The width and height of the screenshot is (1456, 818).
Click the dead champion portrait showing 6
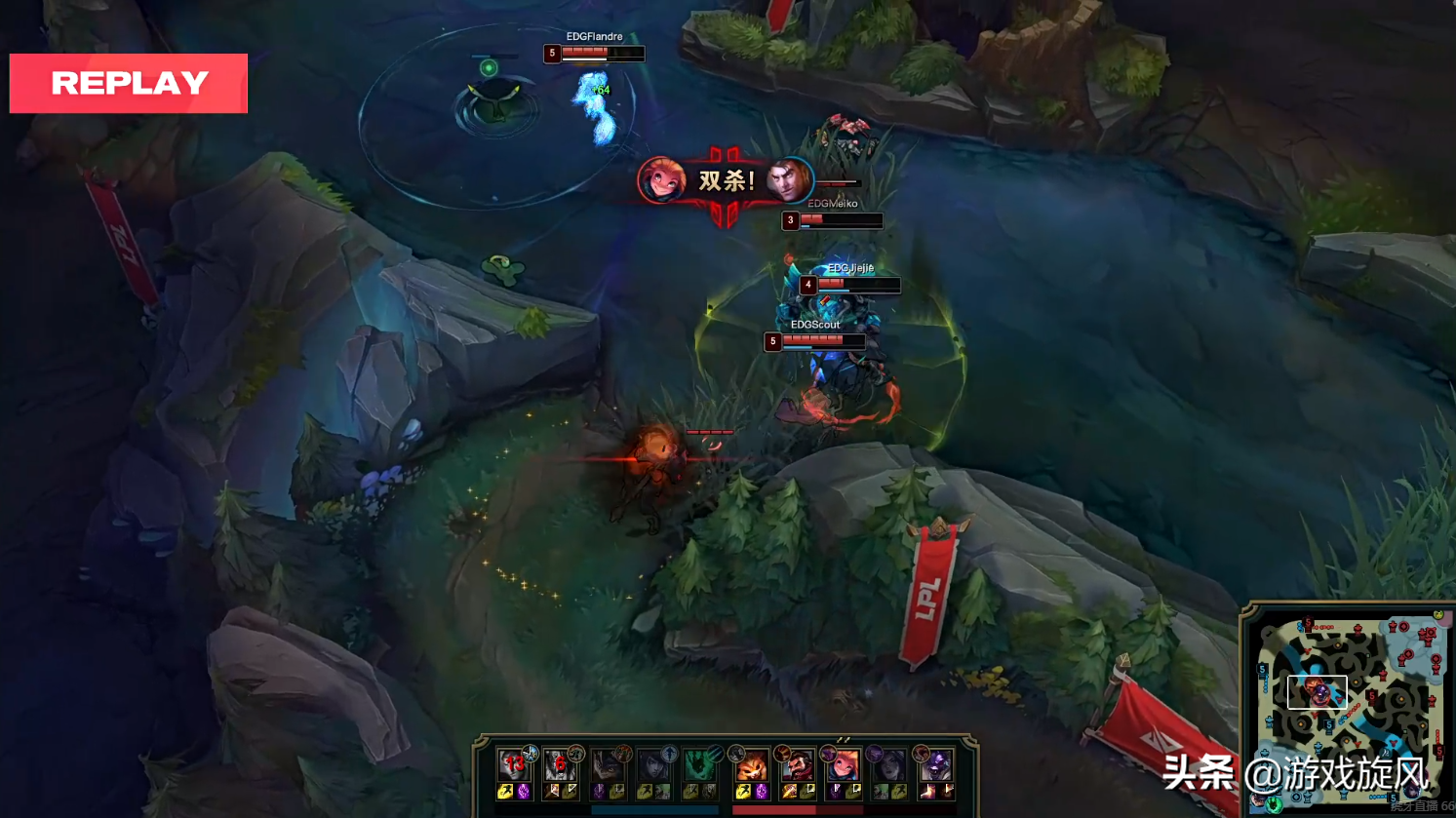560,766
